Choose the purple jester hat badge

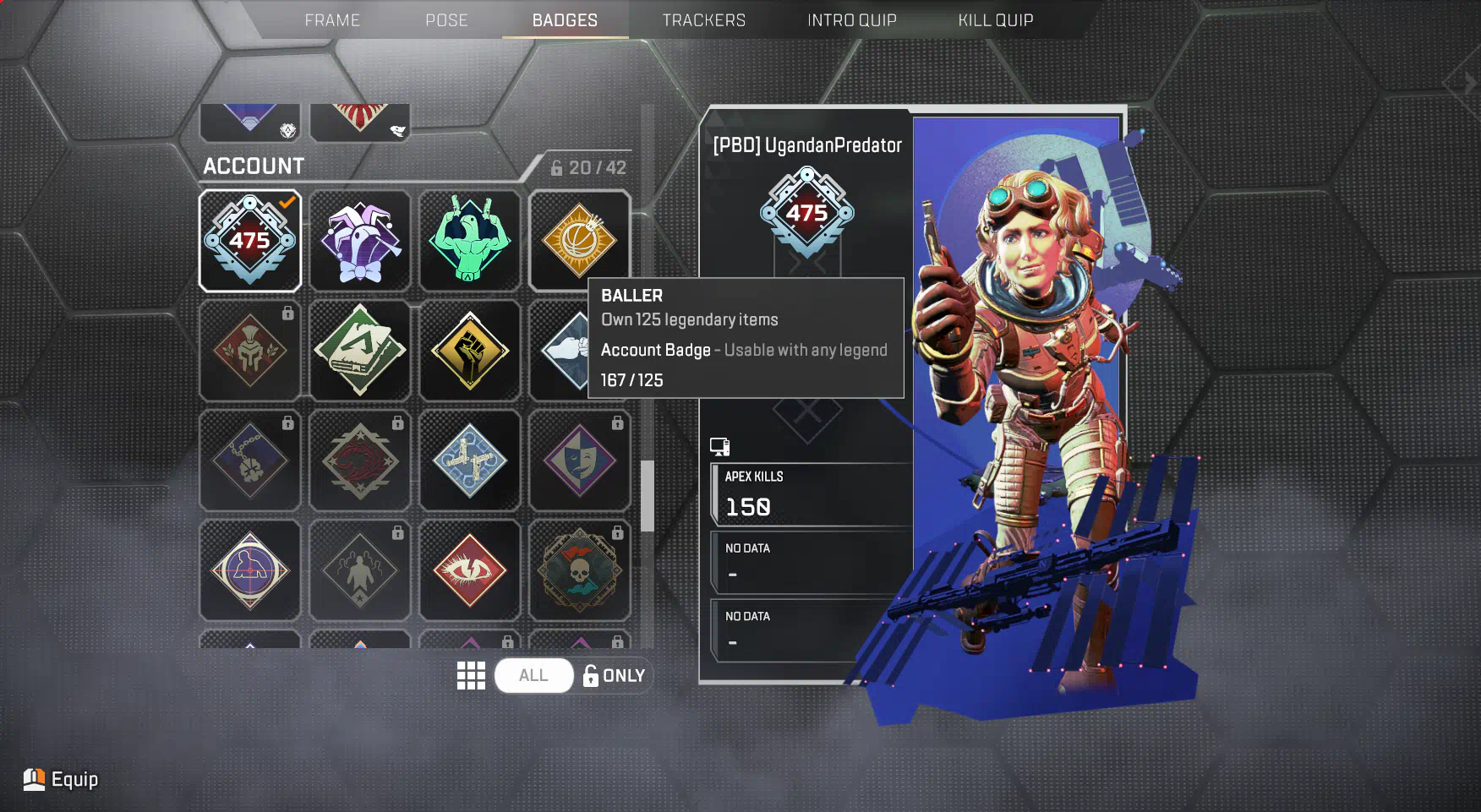pos(360,241)
